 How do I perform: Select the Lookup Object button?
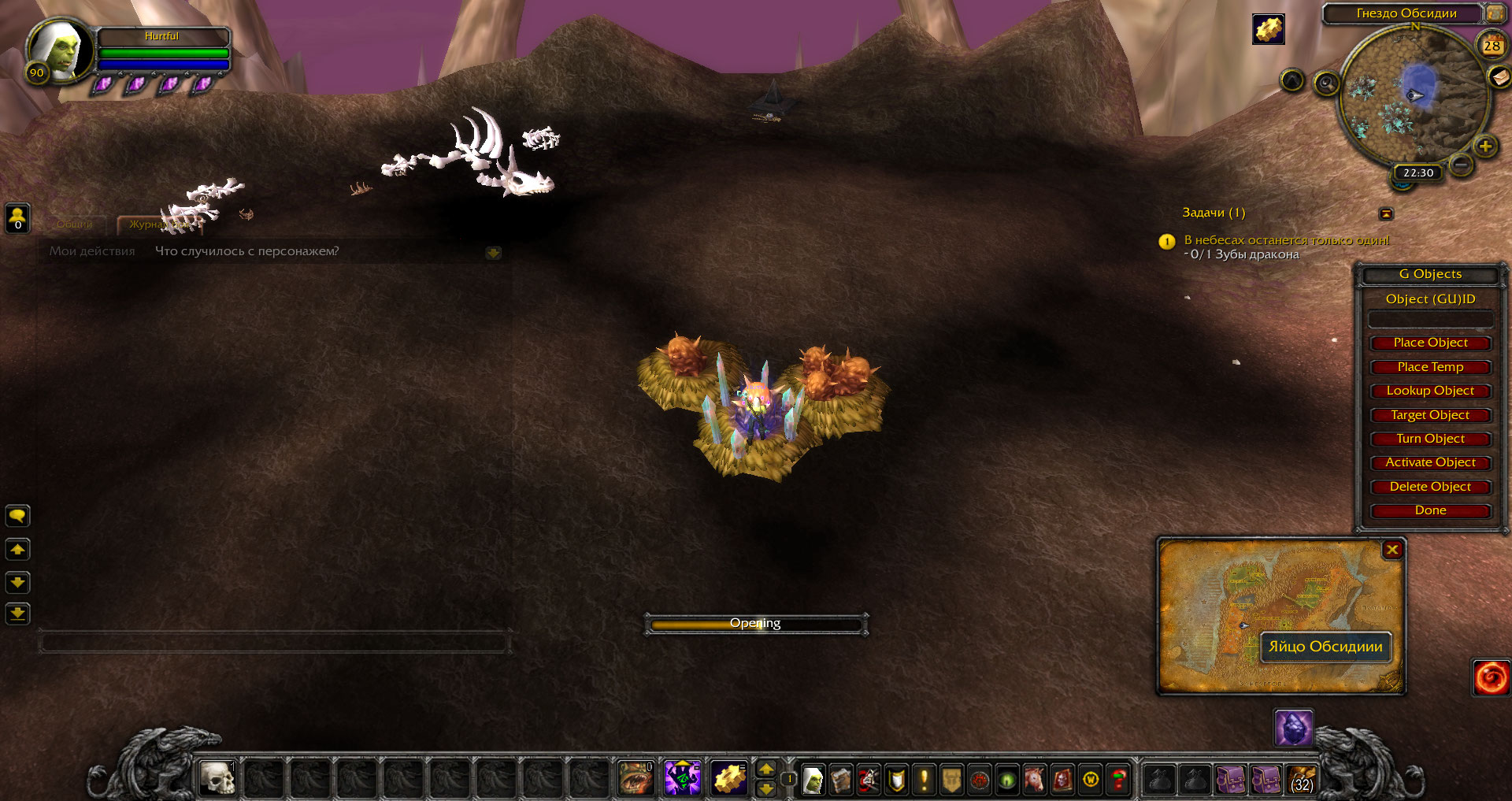[x=1430, y=391]
